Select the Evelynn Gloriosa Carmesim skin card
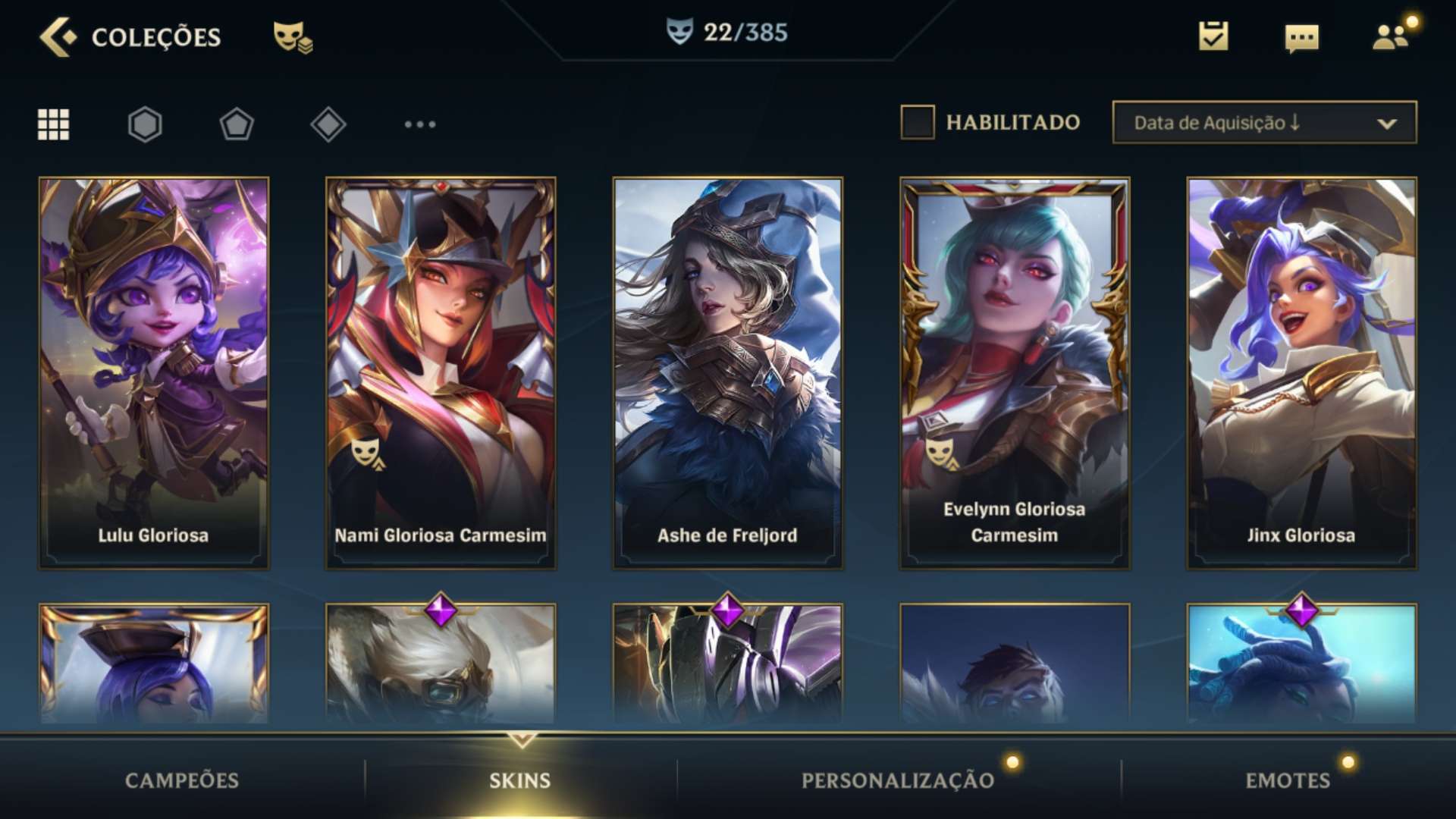1456x819 pixels. 1015,373
